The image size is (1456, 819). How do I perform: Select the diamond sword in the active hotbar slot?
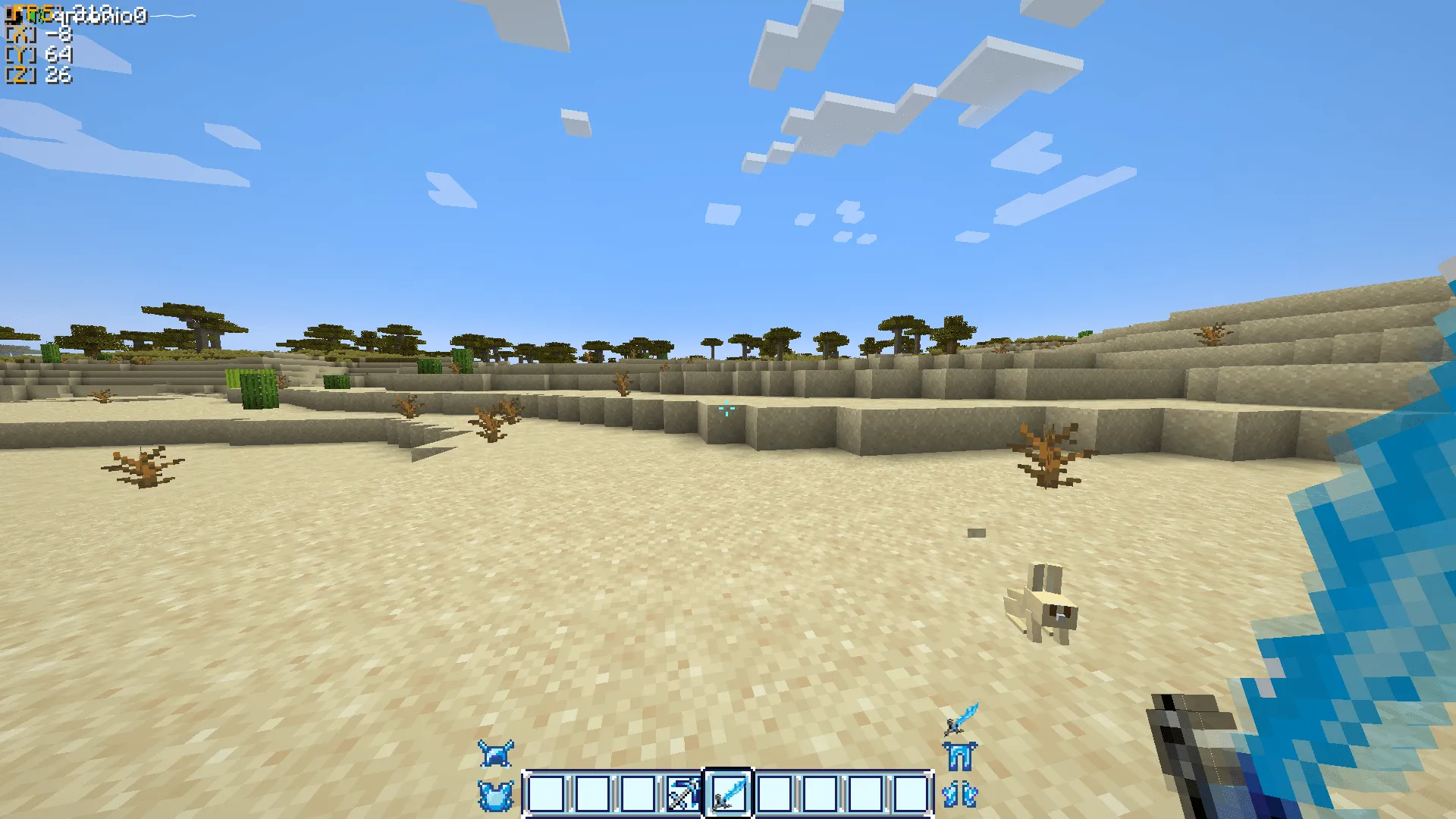pos(728,795)
